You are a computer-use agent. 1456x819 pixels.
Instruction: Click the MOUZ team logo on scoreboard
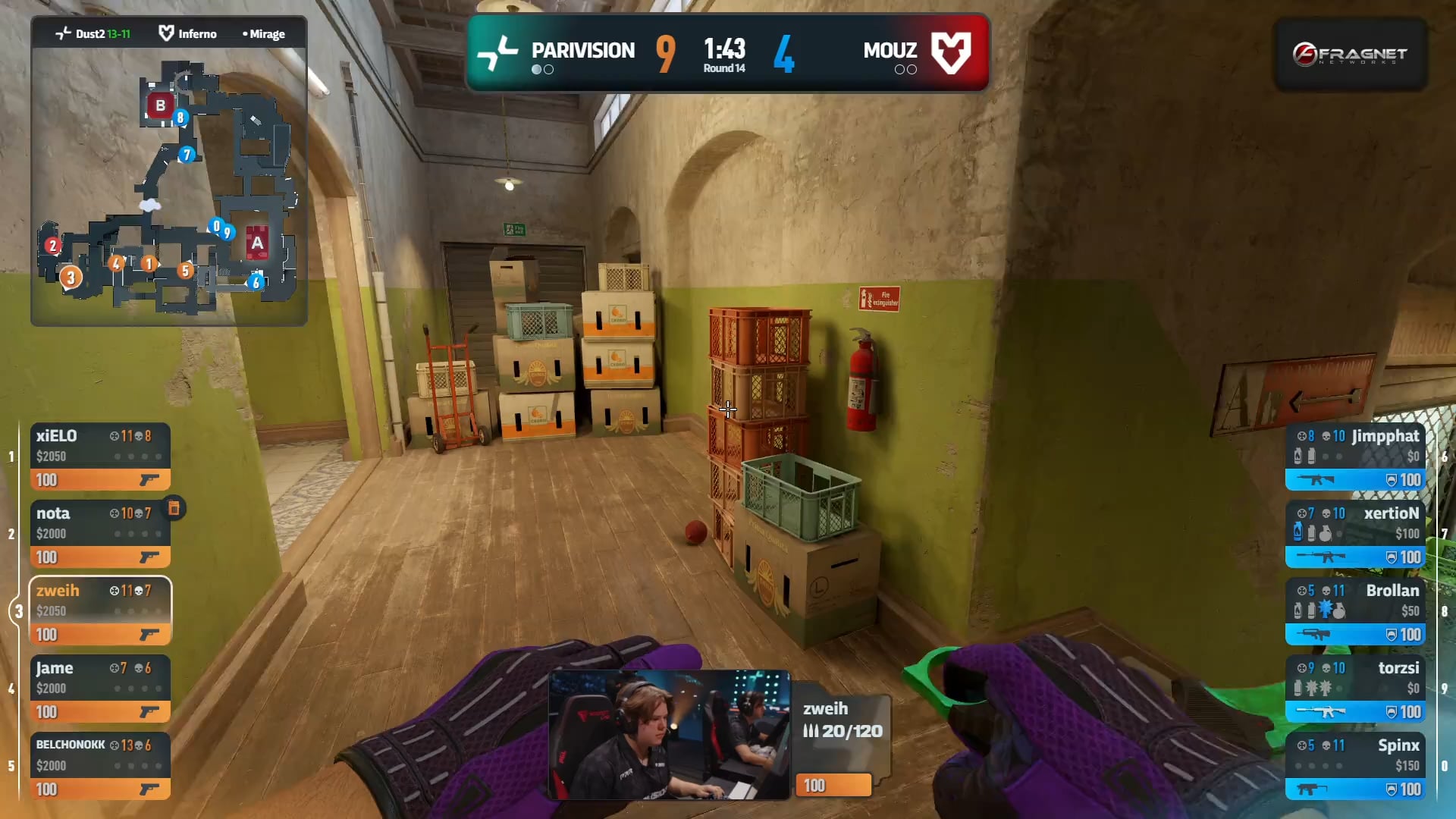[951, 52]
